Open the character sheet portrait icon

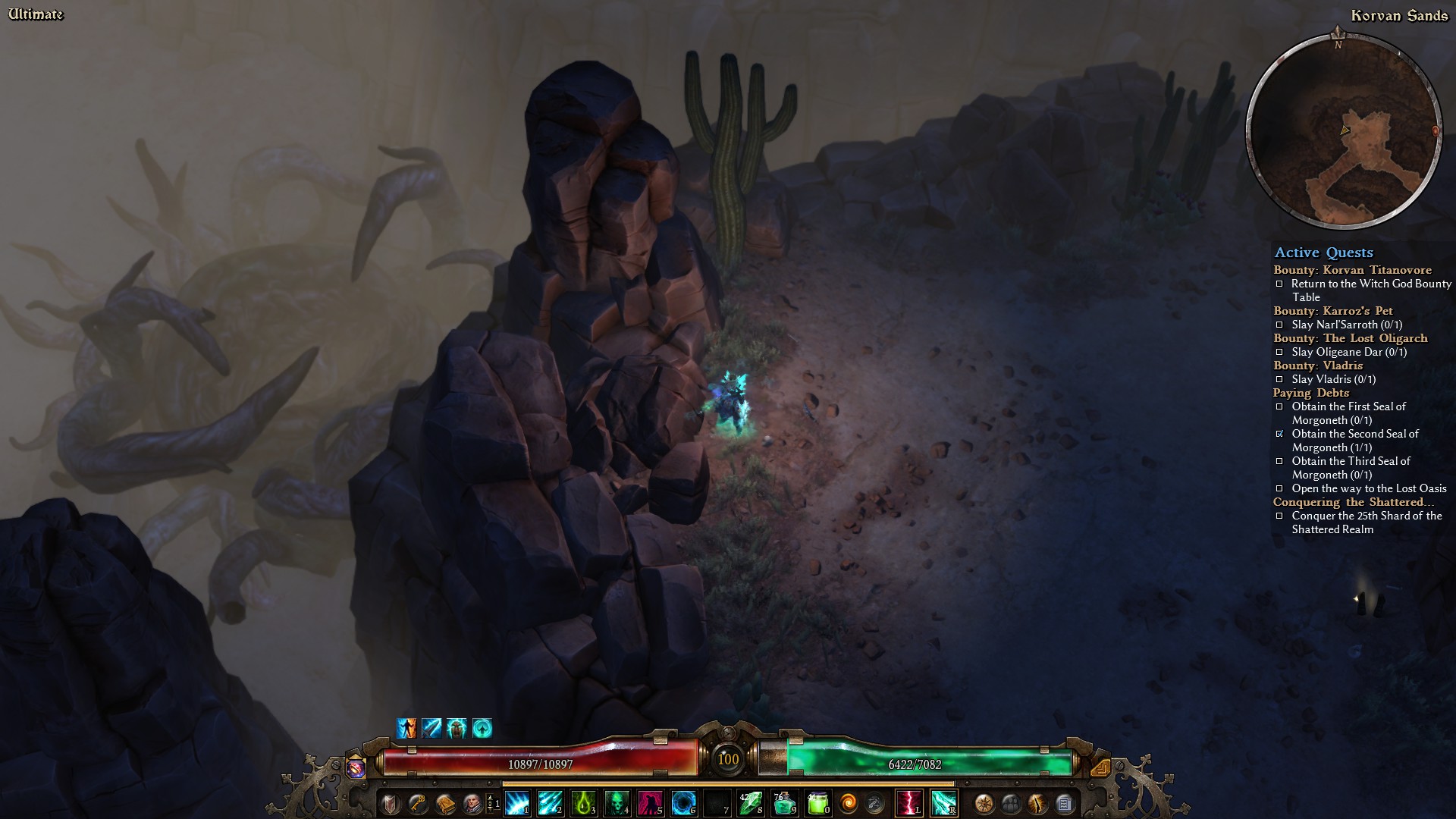pos(472,802)
